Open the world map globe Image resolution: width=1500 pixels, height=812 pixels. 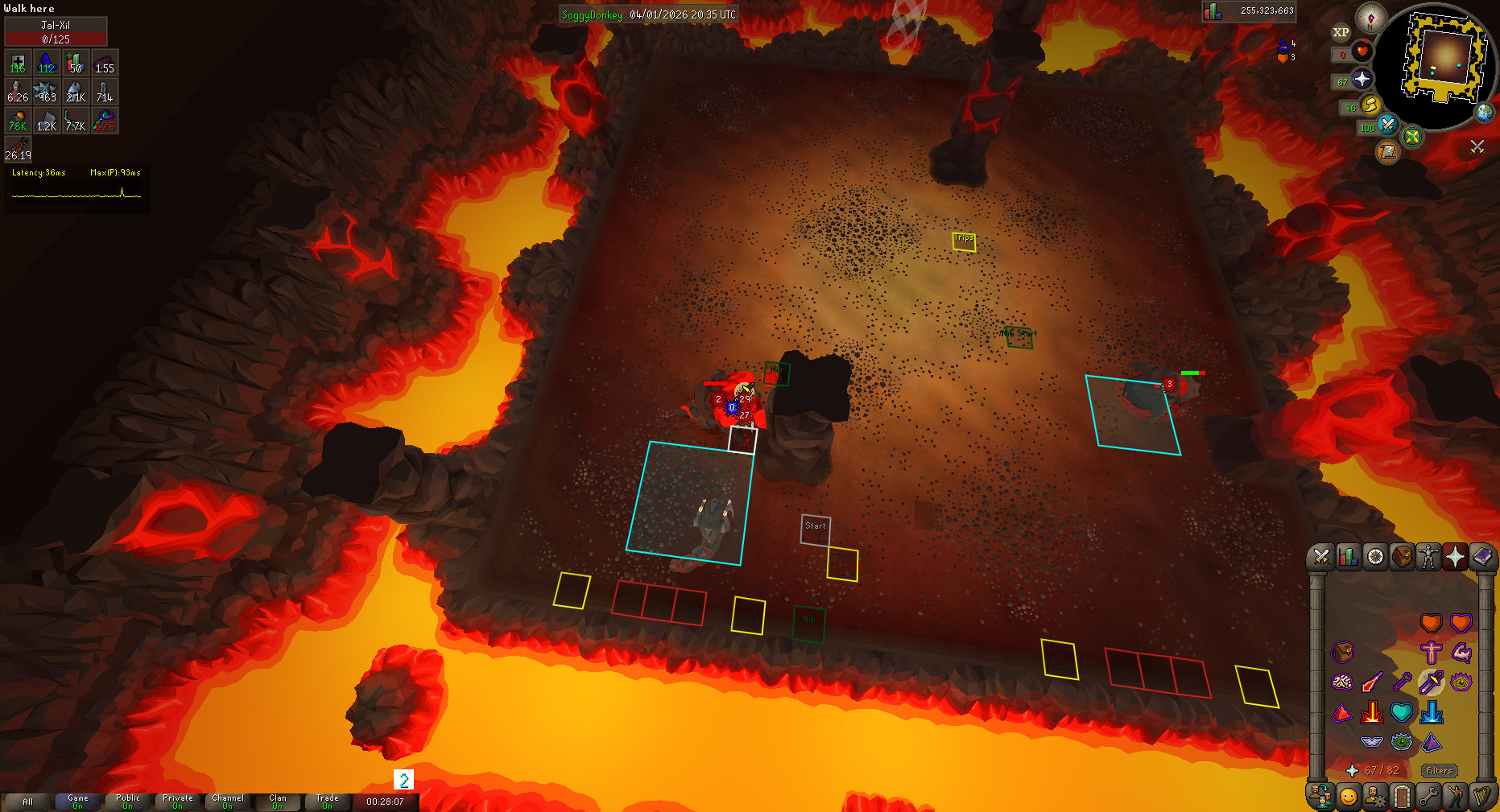[1484, 113]
